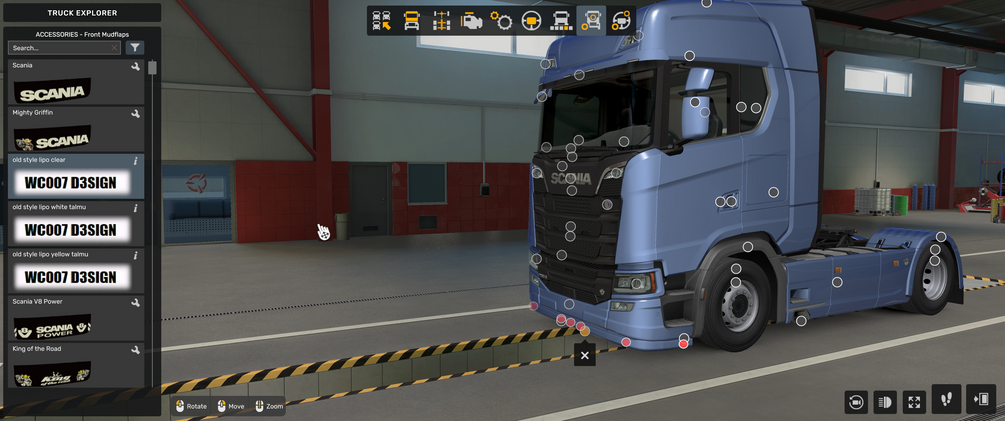Open the accessory filter funnel button
The height and width of the screenshot is (421, 1005).
136,48
